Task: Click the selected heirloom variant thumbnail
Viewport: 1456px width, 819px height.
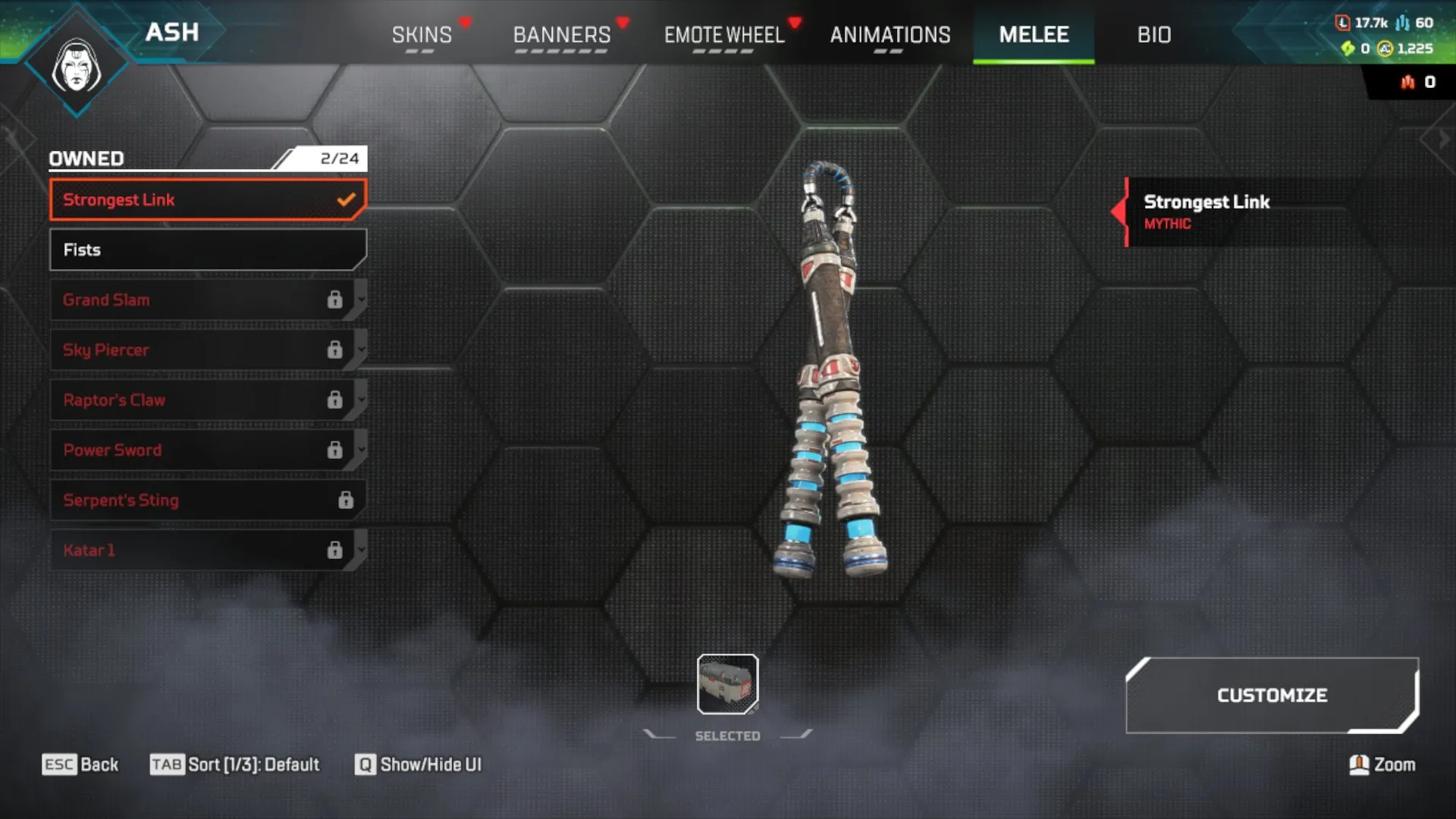Action: (x=727, y=684)
